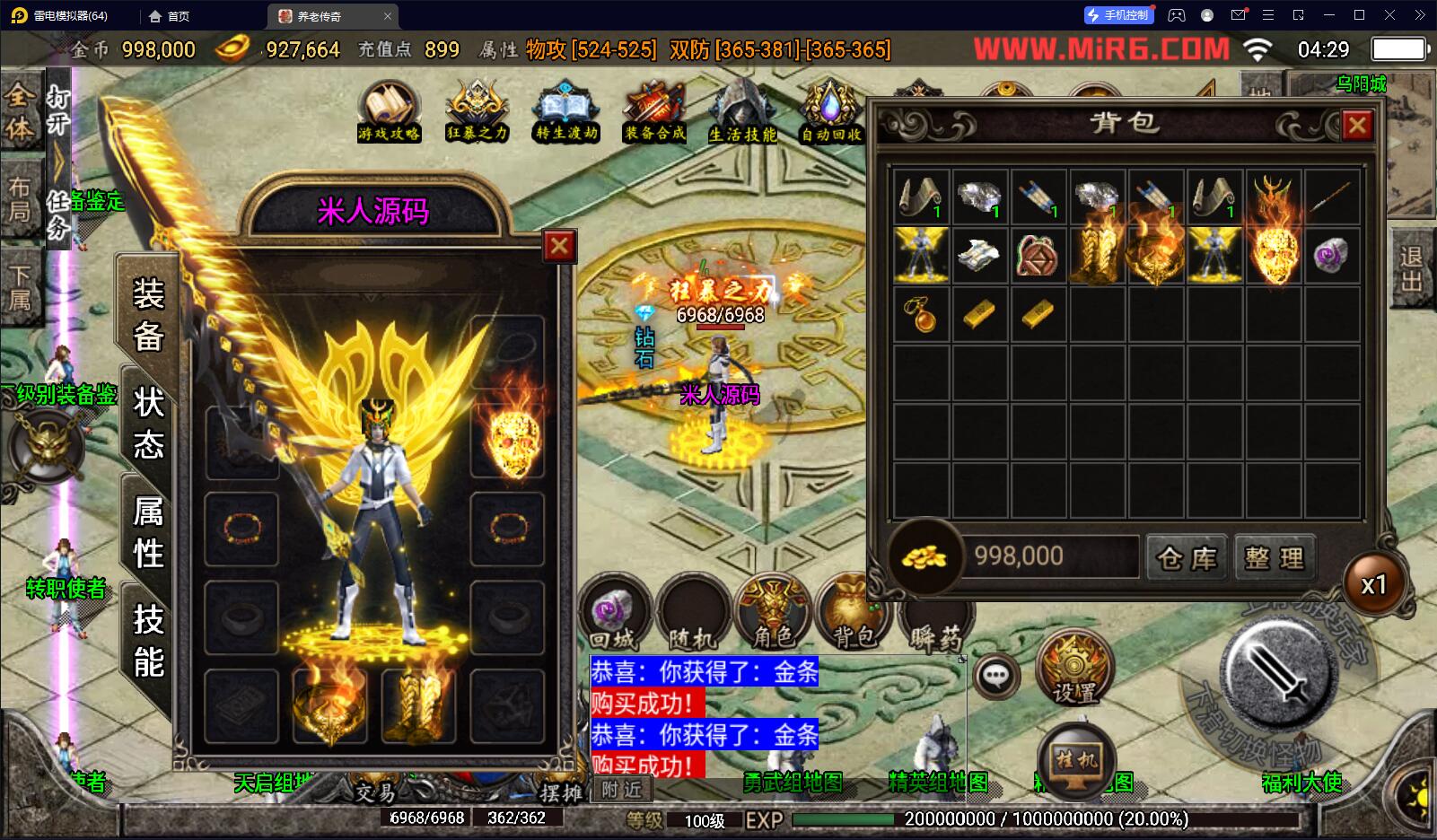This screenshot has height=840, width=1437.
Task: Sort the bag with 整理
Action: coord(1274,558)
